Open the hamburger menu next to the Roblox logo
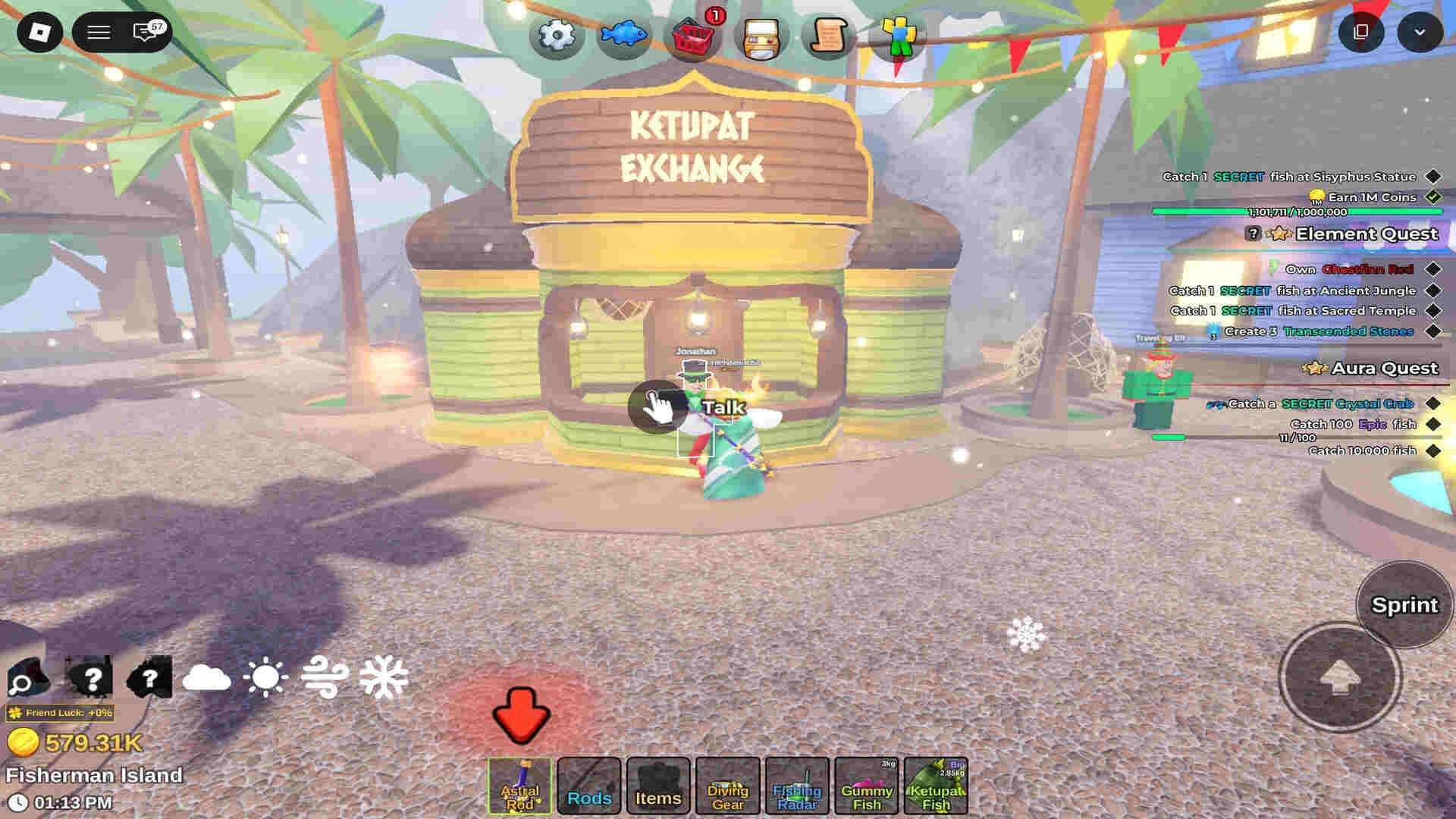This screenshot has width=1456, height=819. point(97,33)
